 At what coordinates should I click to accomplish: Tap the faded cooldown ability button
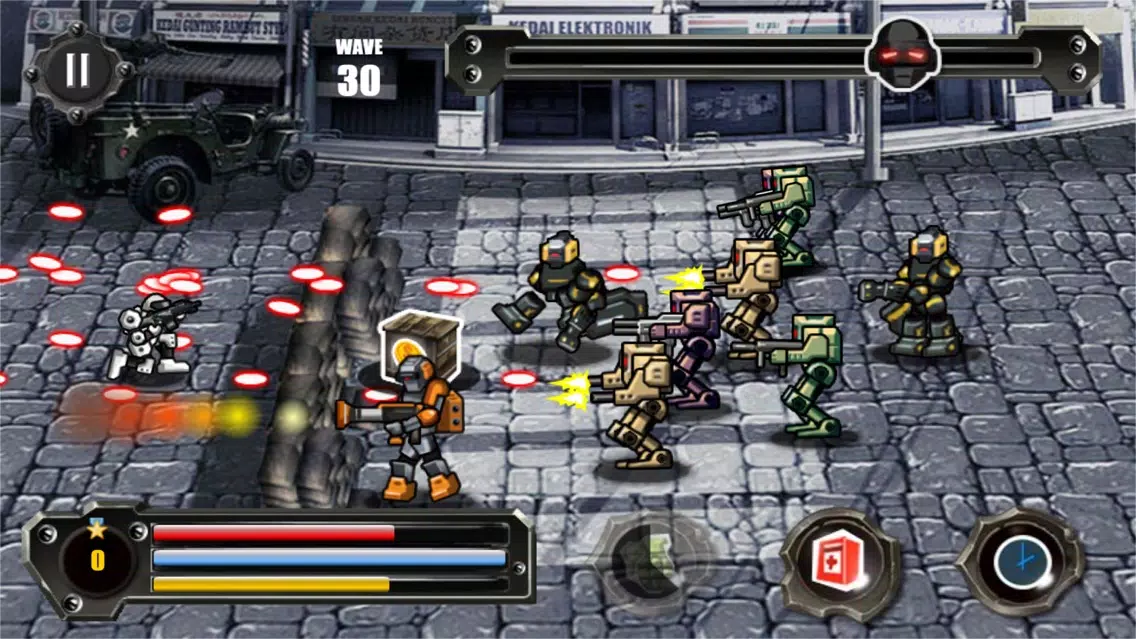click(x=653, y=562)
